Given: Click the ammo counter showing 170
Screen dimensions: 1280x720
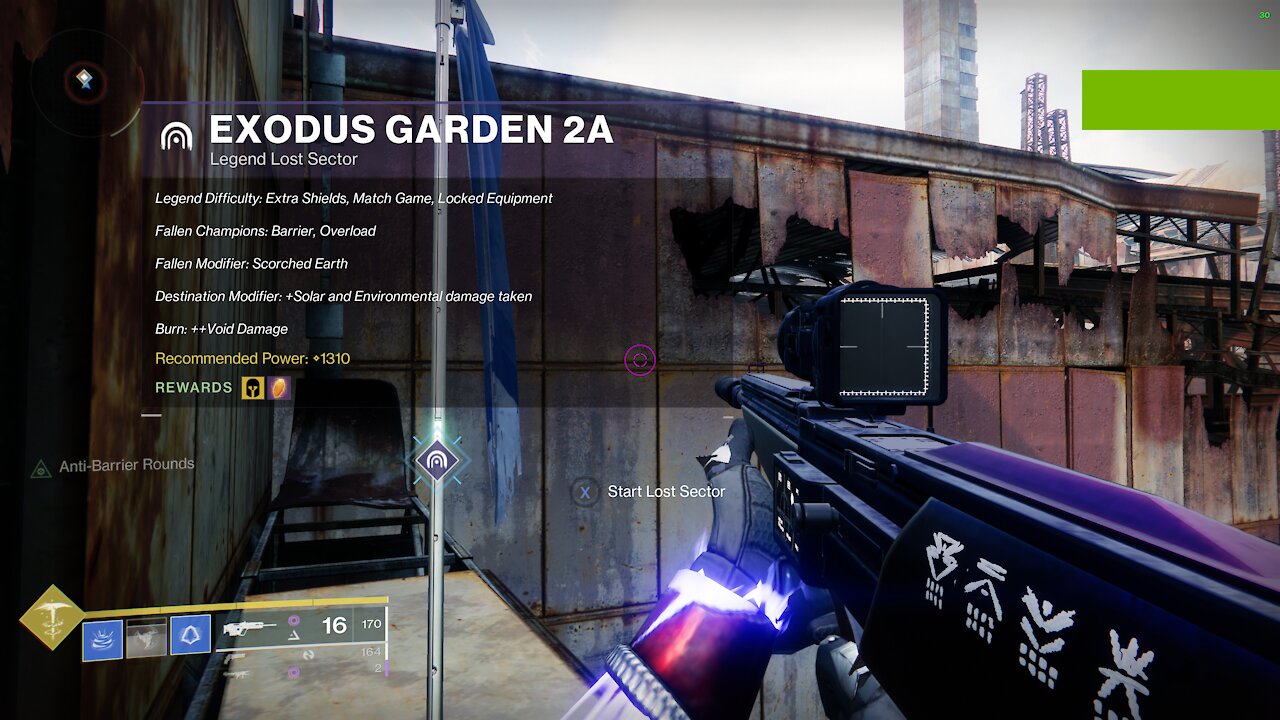Looking at the screenshot, I should click(x=371, y=625).
